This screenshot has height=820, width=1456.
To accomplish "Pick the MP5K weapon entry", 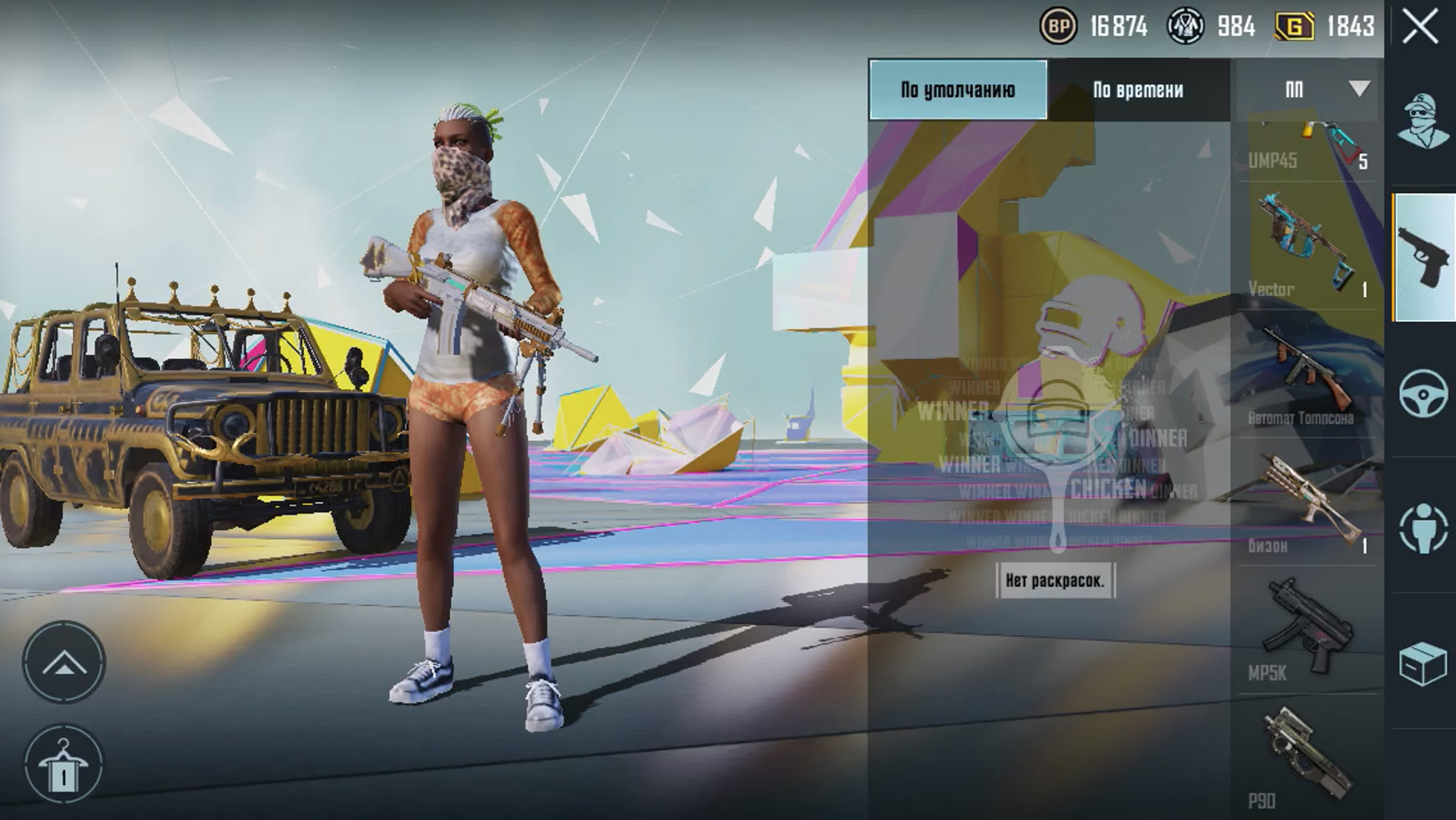I will (x=1308, y=630).
